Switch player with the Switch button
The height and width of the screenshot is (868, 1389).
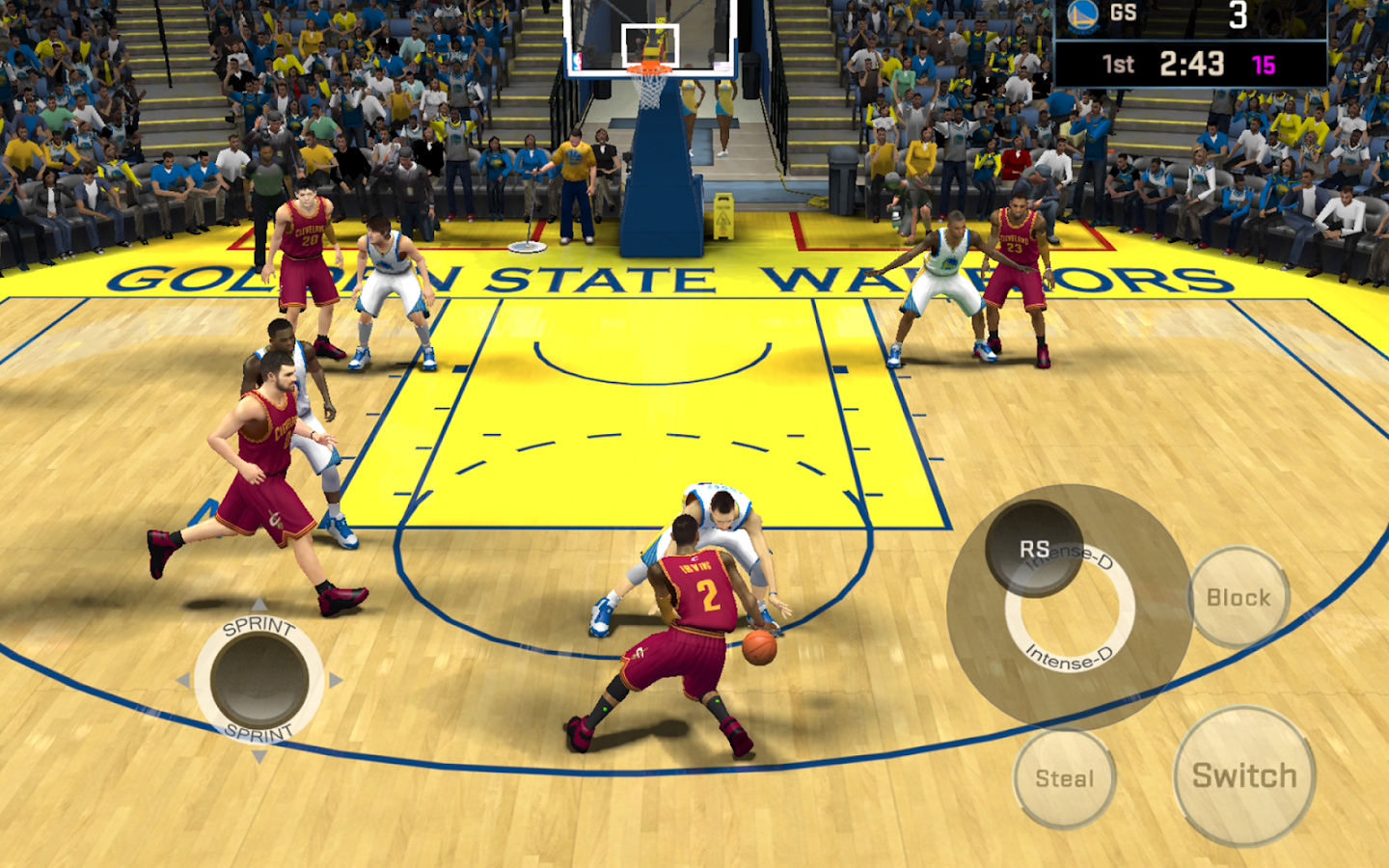coord(1244,775)
